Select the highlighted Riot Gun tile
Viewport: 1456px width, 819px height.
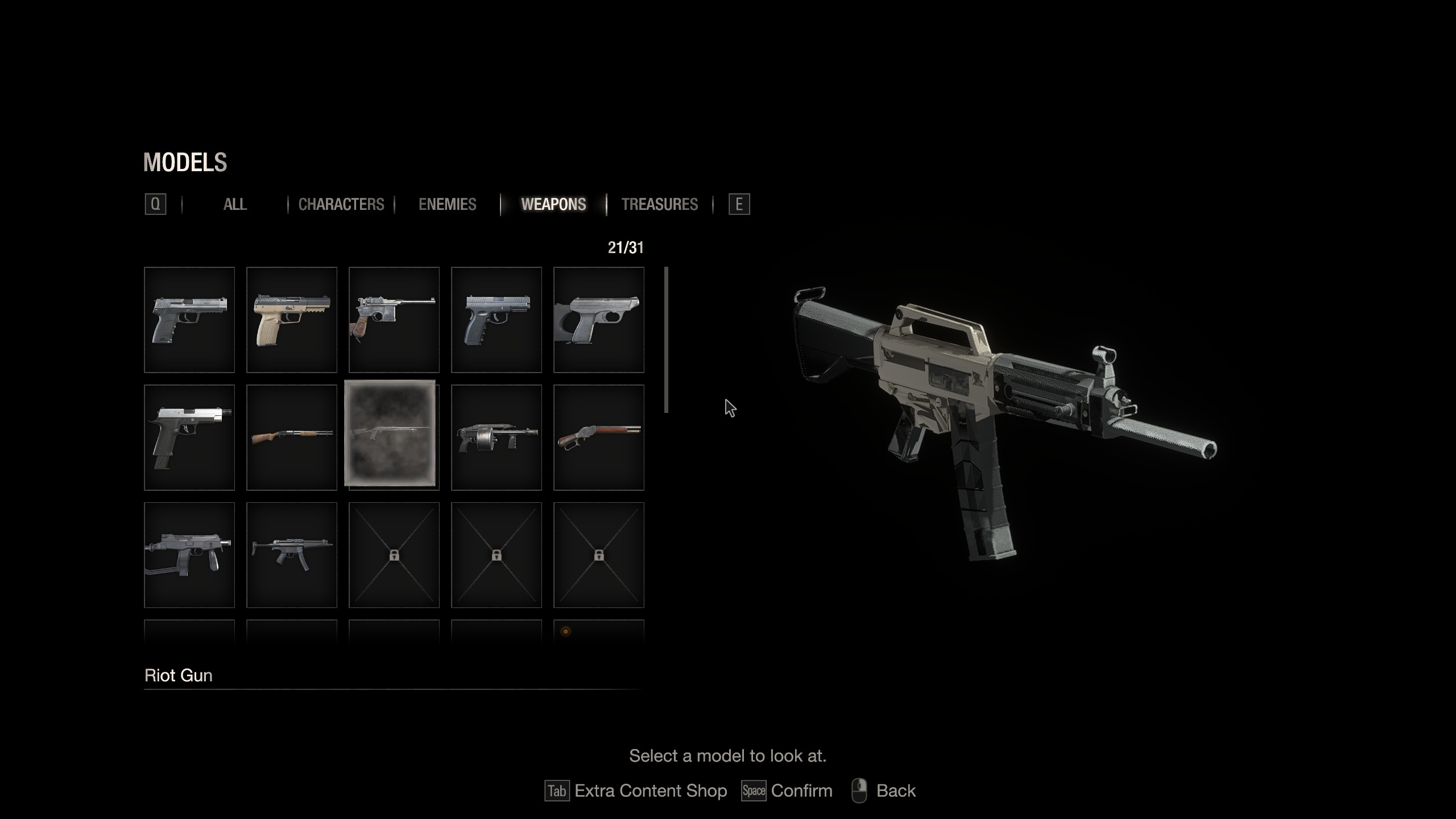390,433
